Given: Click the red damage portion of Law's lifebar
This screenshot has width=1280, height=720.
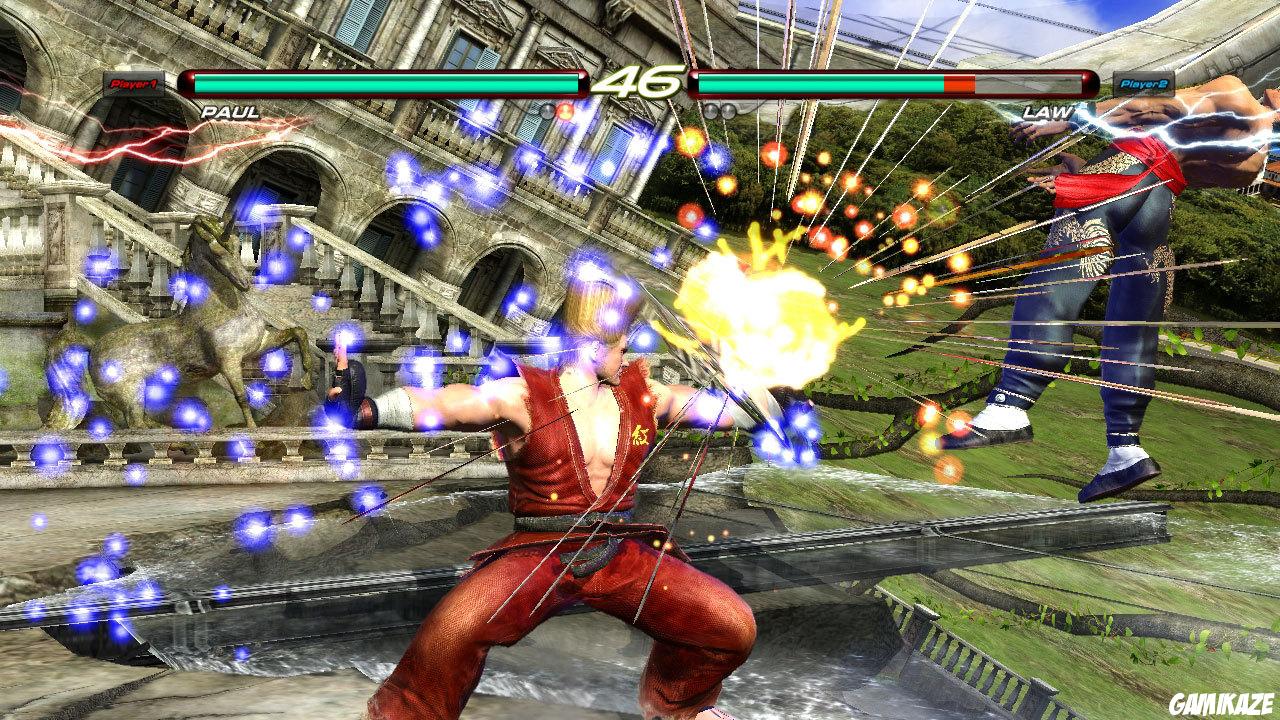Looking at the screenshot, I should click(x=957, y=84).
